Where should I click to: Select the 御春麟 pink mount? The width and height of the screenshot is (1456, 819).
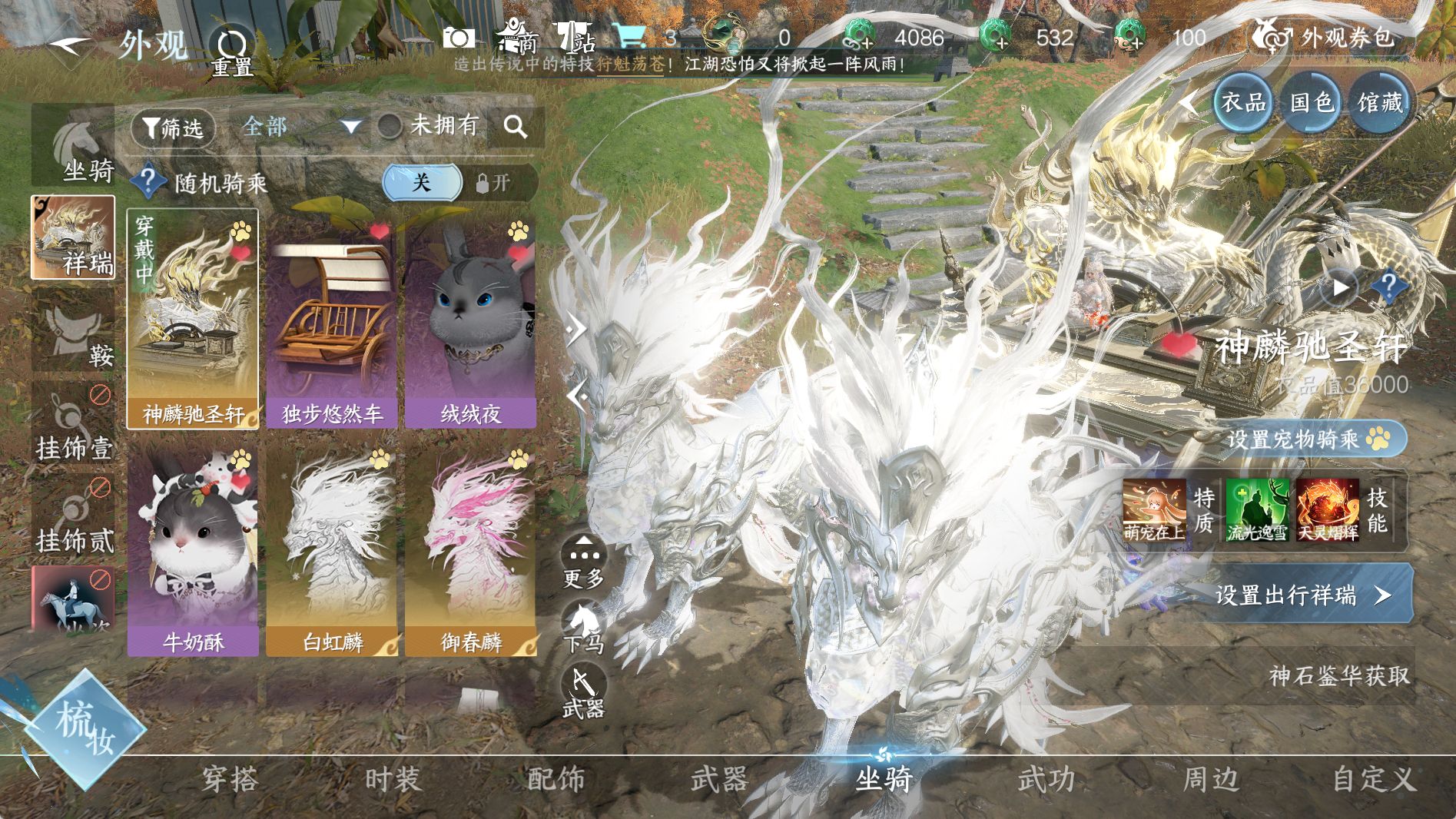(470, 550)
